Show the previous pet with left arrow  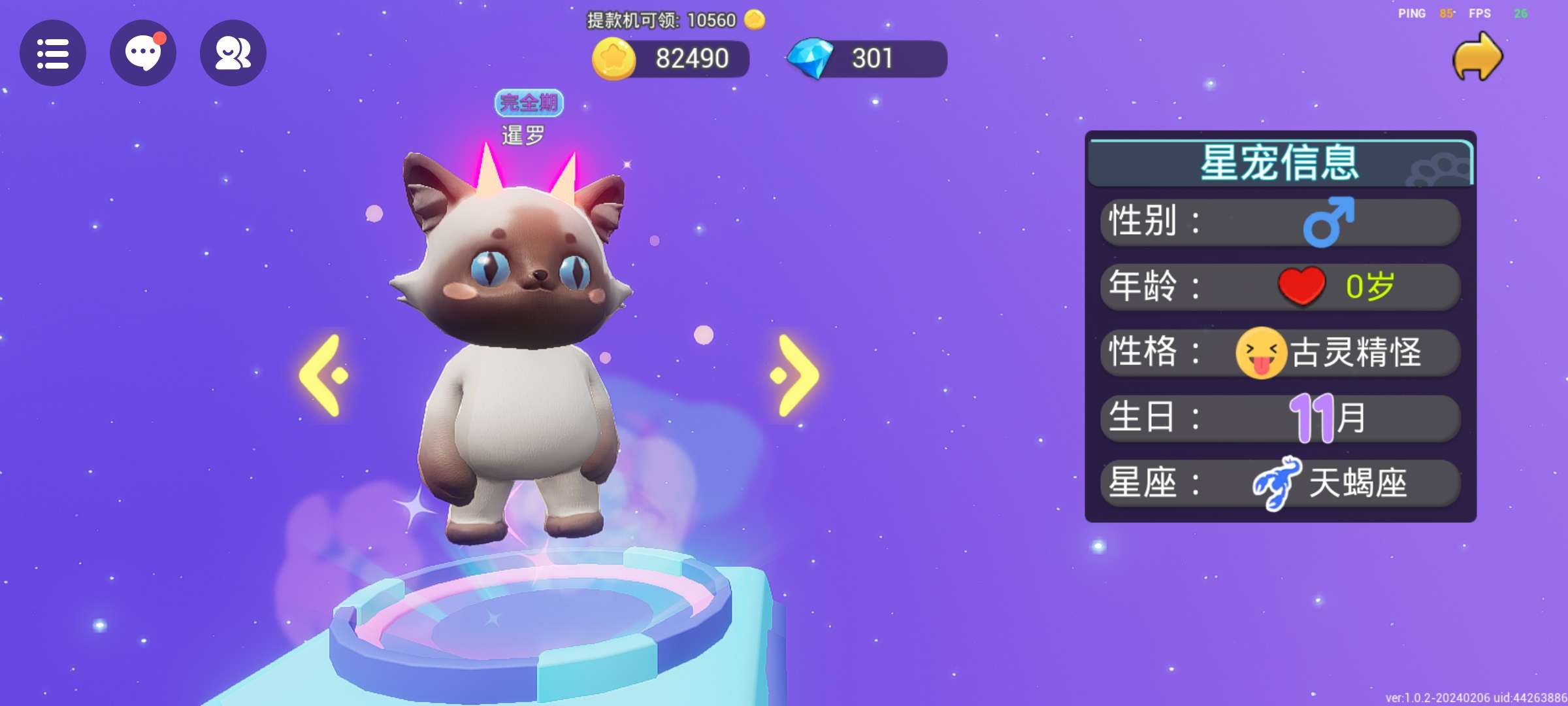[x=324, y=375]
